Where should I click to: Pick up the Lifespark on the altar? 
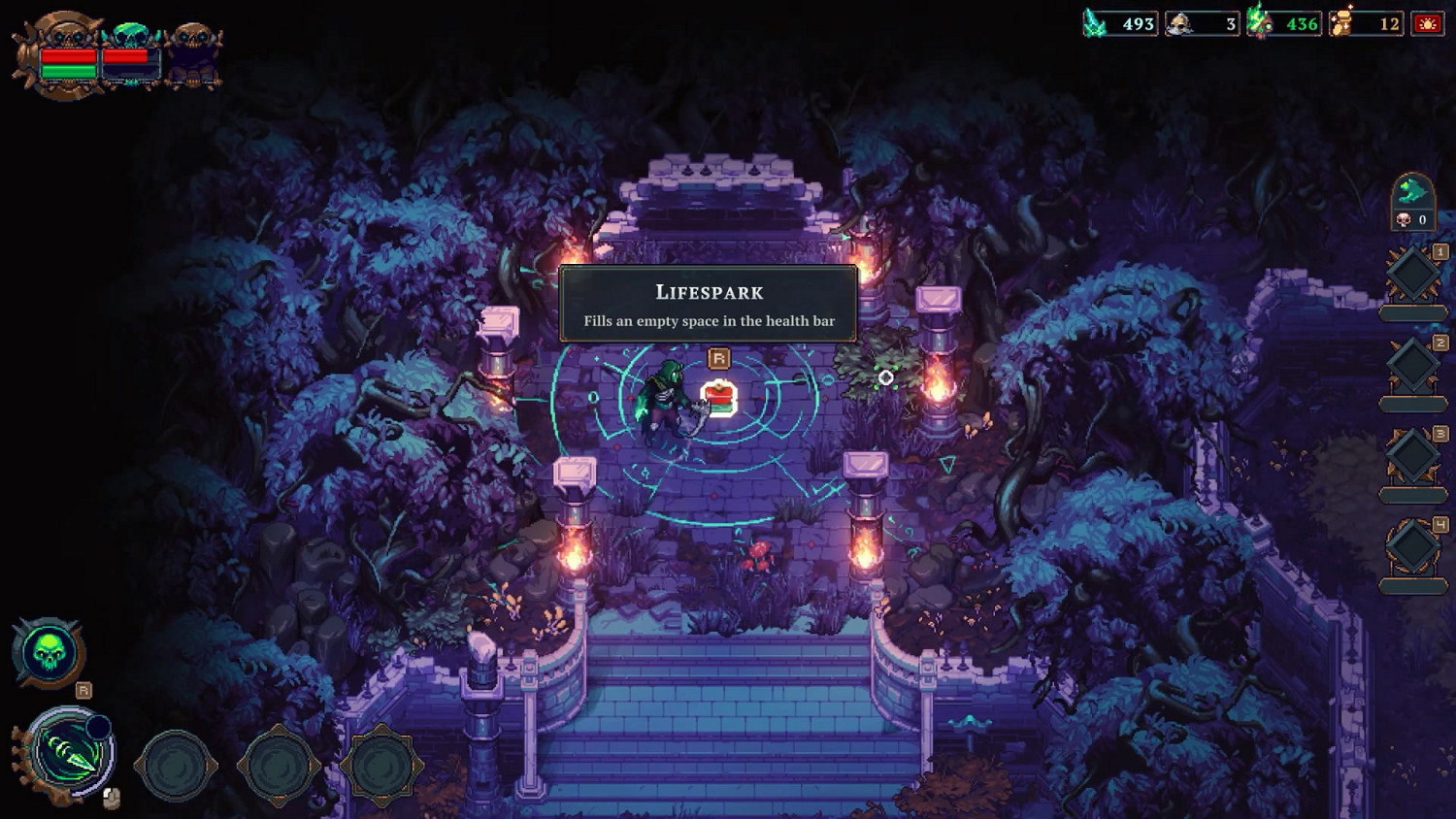click(x=716, y=398)
